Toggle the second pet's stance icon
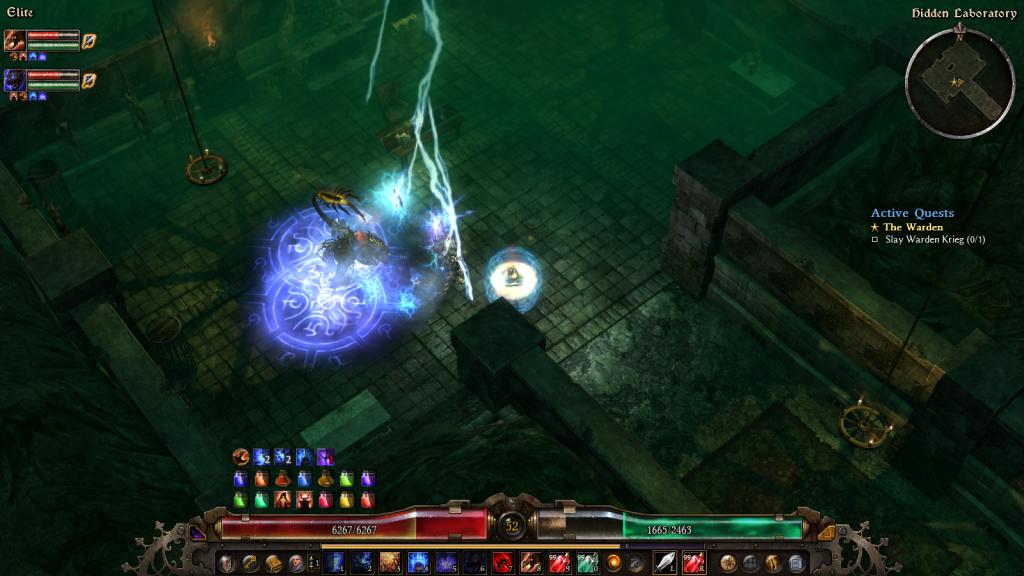 (x=89, y=80)
